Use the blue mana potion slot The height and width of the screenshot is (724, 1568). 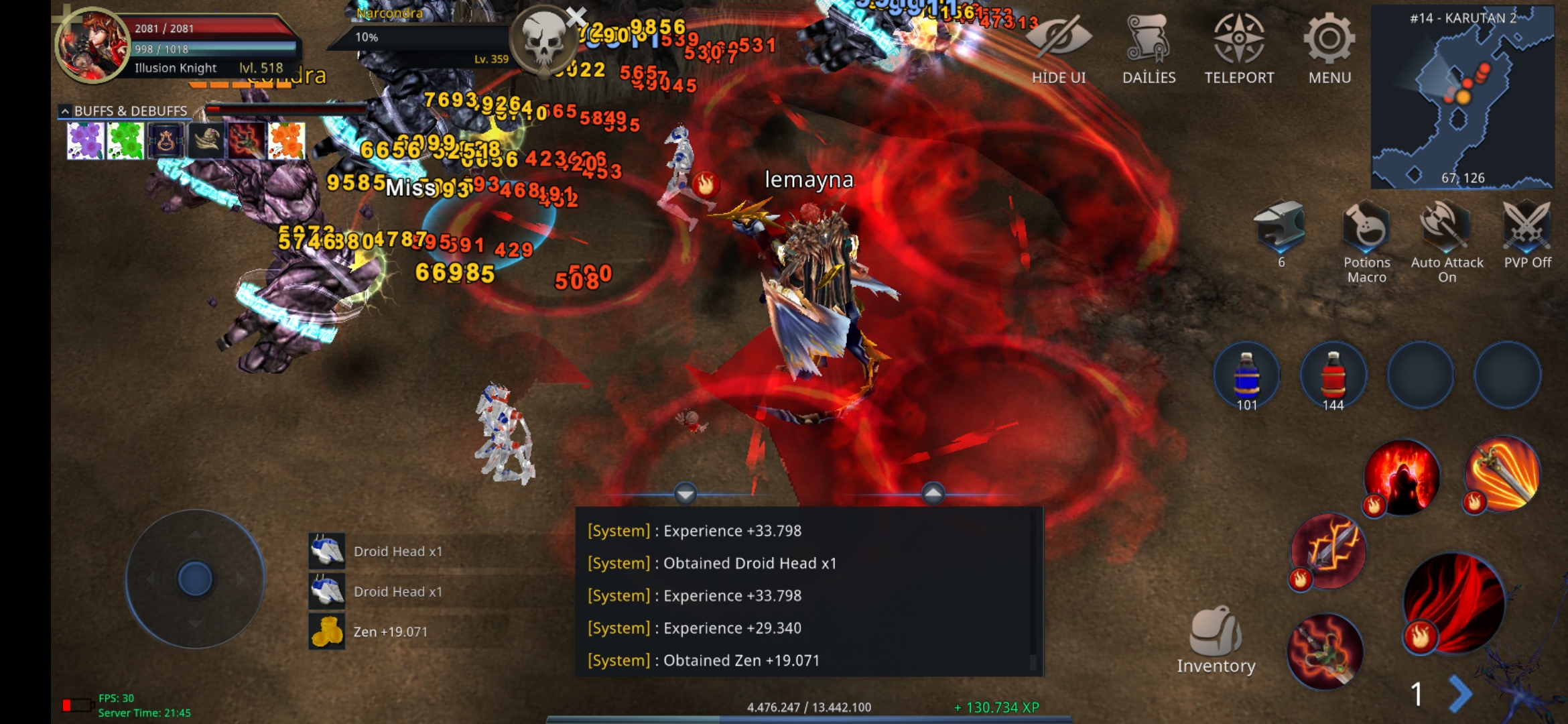(1246, 375)
